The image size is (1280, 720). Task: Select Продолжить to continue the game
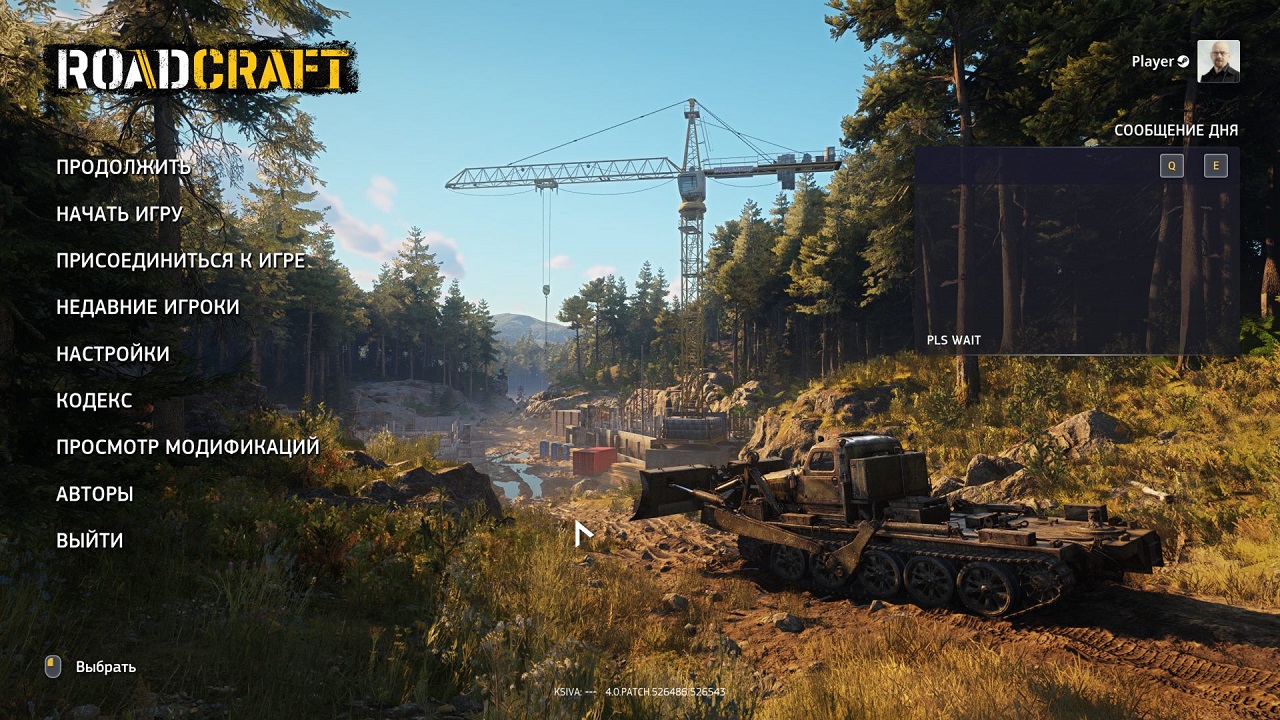coord(123,167)
